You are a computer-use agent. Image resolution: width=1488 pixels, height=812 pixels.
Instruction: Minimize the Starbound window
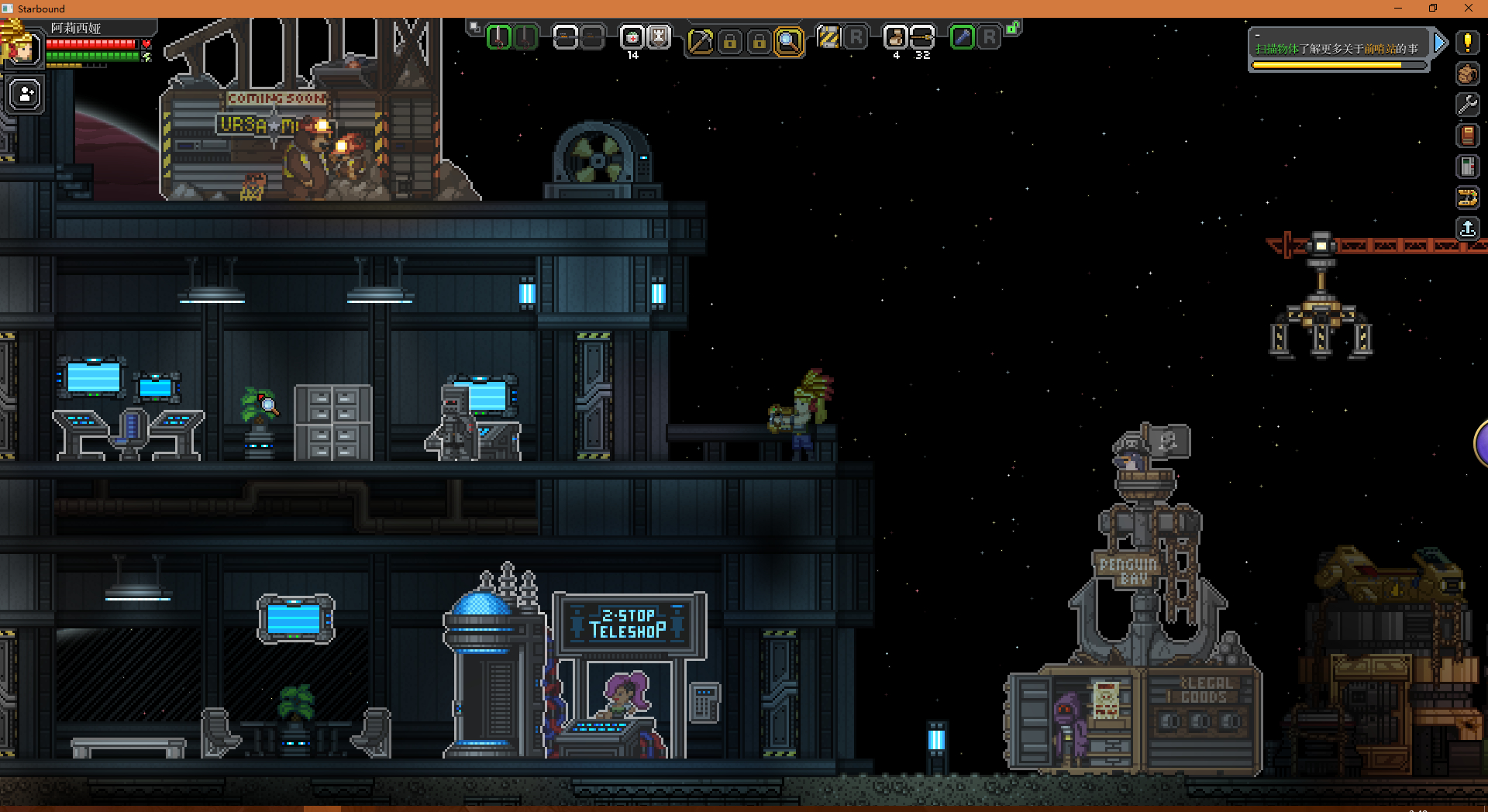(x=1398, y=9)
